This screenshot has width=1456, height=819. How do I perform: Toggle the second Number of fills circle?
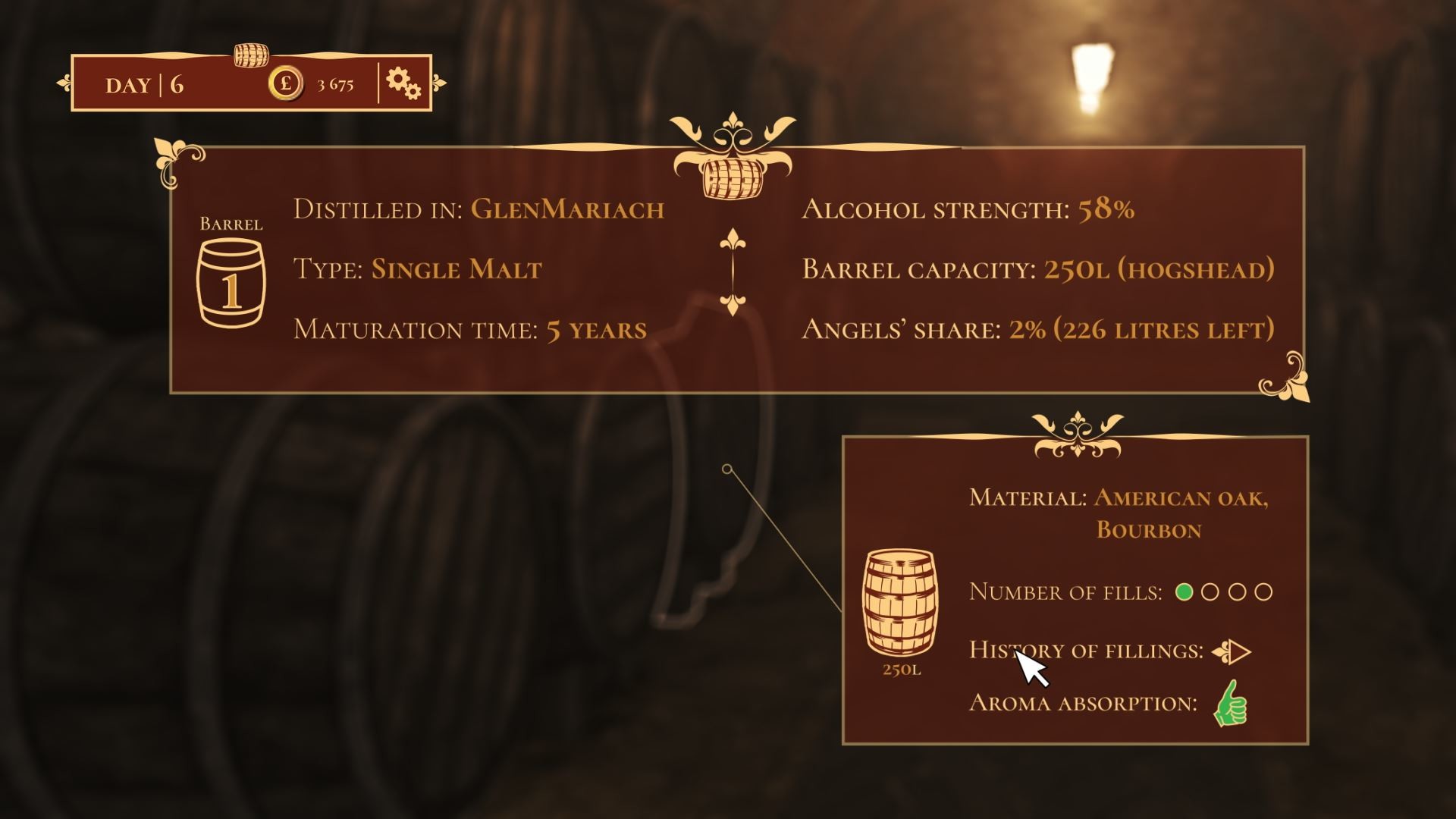coord(1212,591)
